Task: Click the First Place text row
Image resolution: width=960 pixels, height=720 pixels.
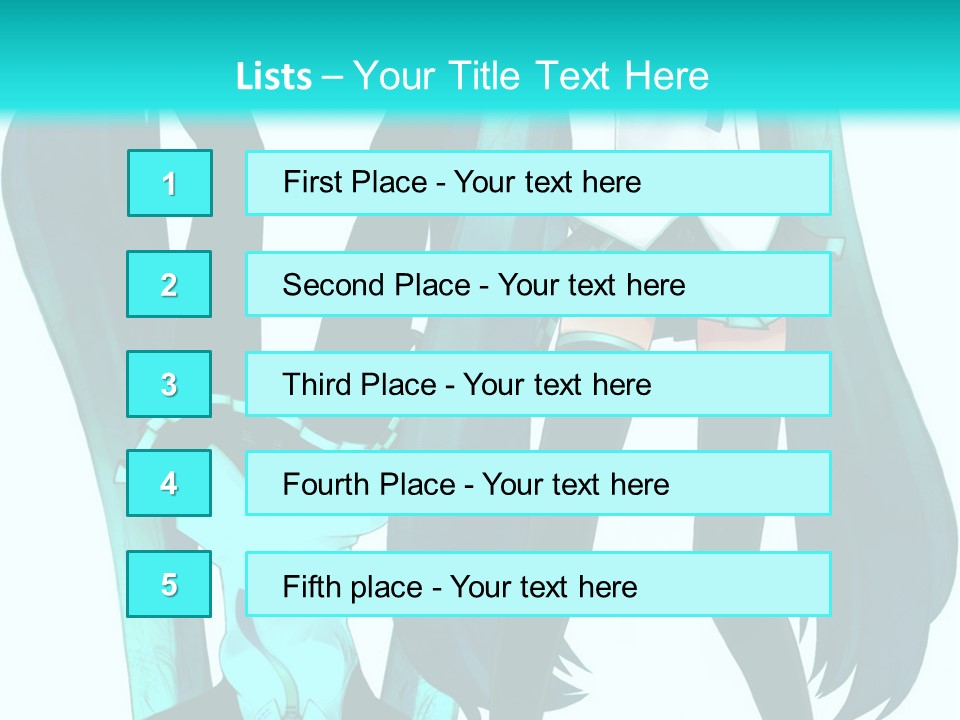Action: pyautogui.click(x=538, y=183)
